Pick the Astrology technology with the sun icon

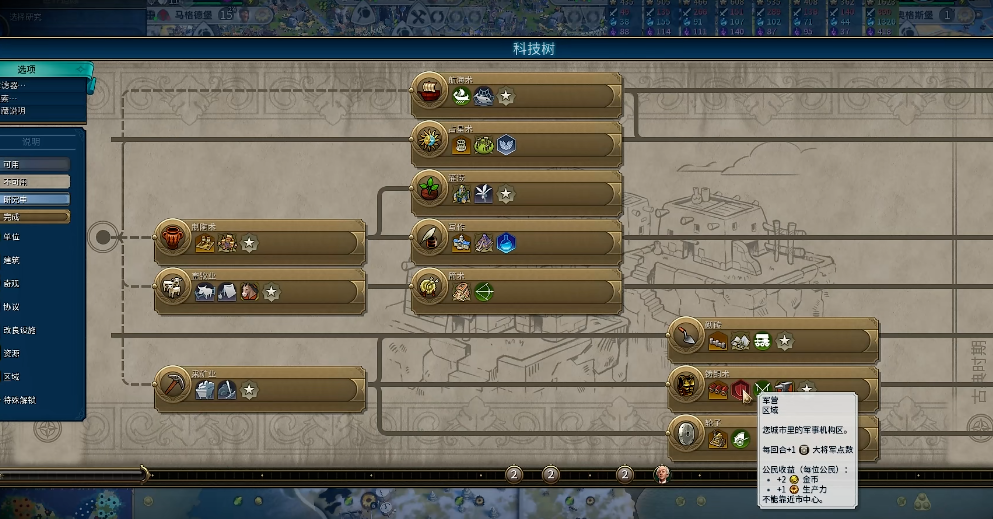click(x=431, y=143)
